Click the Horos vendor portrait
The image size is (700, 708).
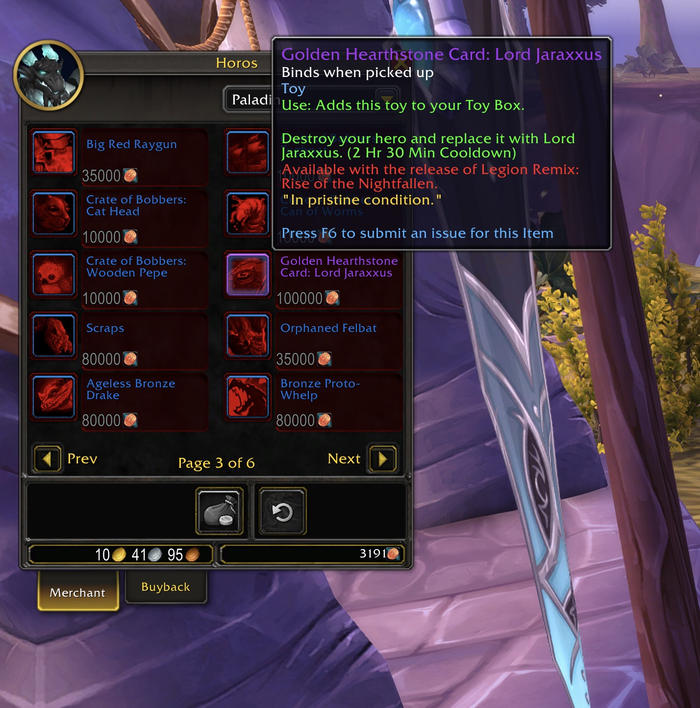point(48,76)
